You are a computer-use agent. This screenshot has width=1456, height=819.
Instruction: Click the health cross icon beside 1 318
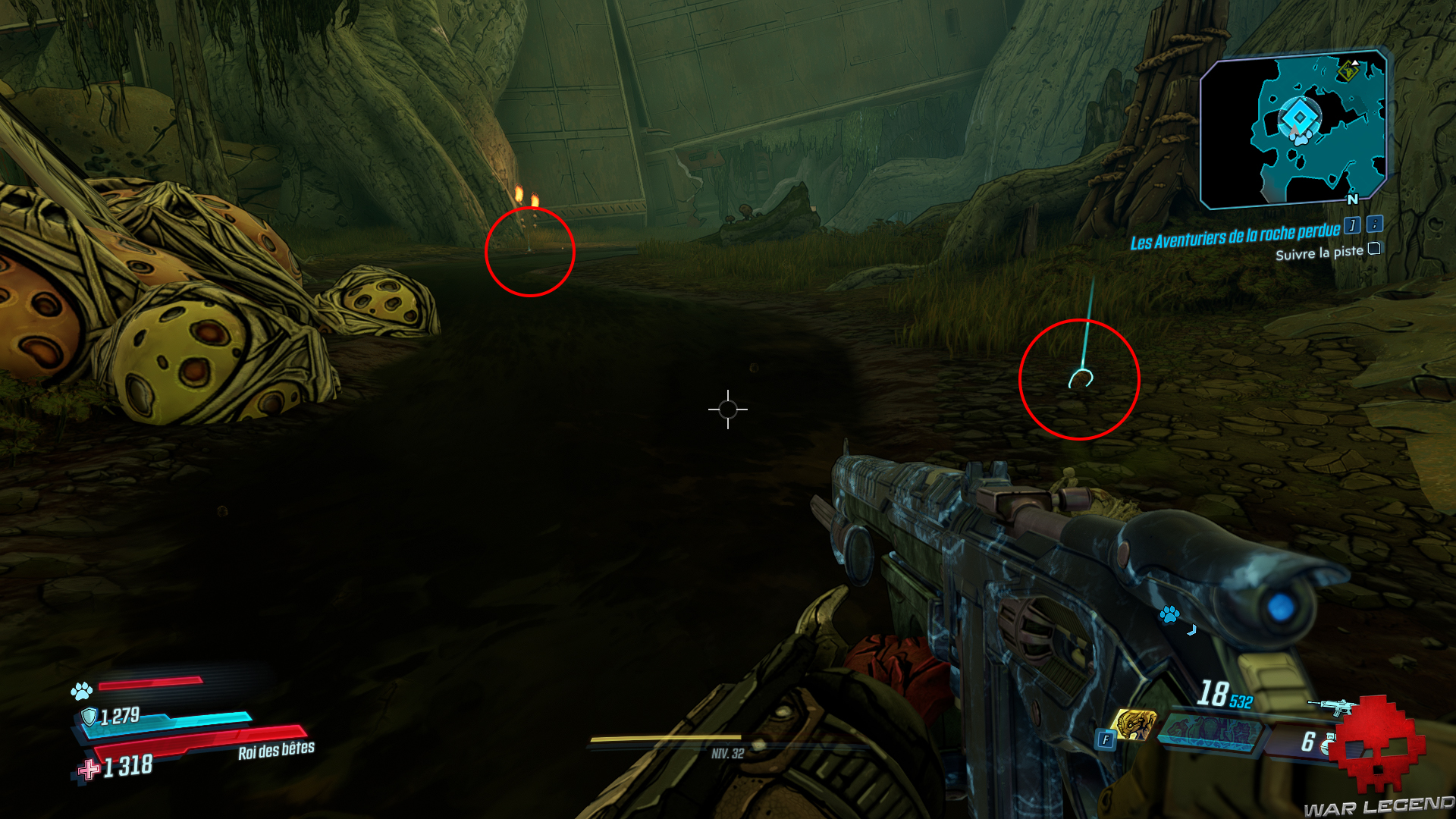[x=87, y=769]
